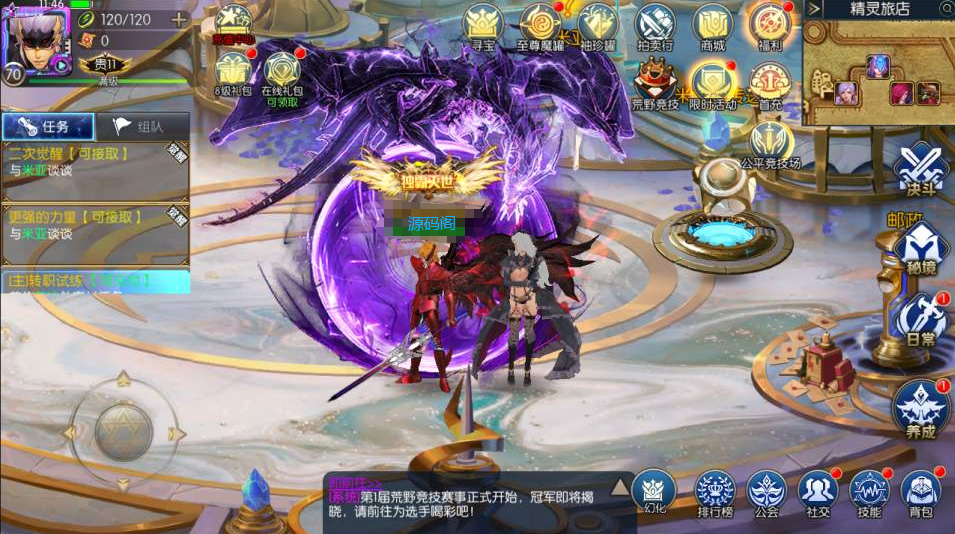Open the 社交 social menu

tap(818, 490)
